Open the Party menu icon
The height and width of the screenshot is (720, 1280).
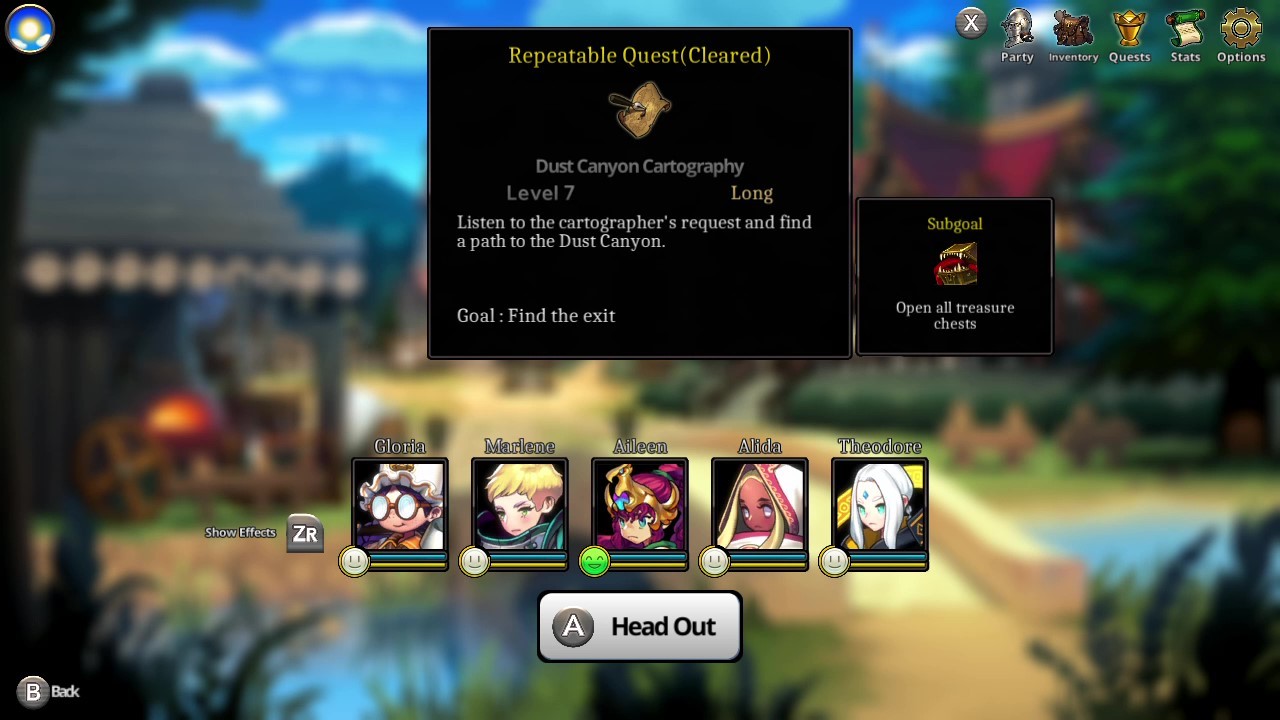click(1016, 30)
